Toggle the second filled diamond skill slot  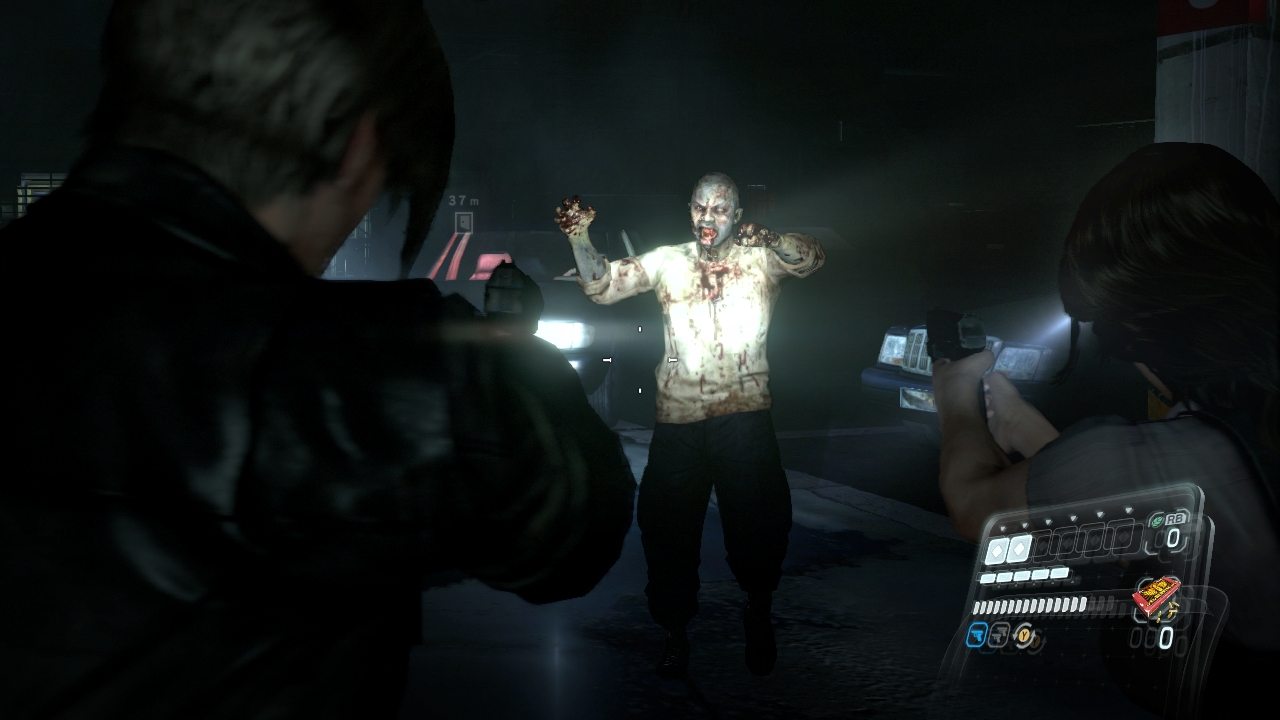pos(1019,547)
